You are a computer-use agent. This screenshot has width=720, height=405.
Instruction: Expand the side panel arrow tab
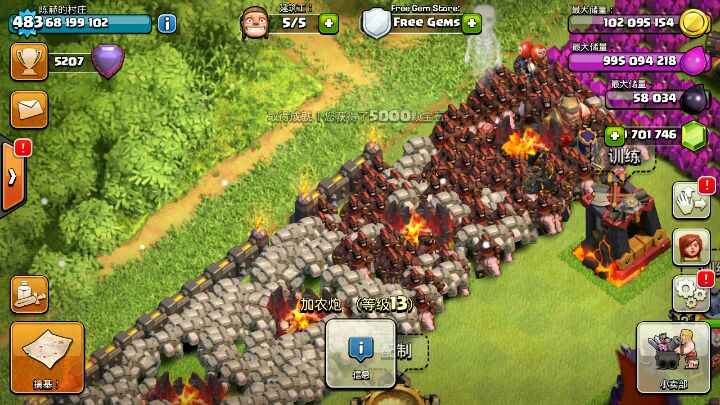tap(12, 176)
